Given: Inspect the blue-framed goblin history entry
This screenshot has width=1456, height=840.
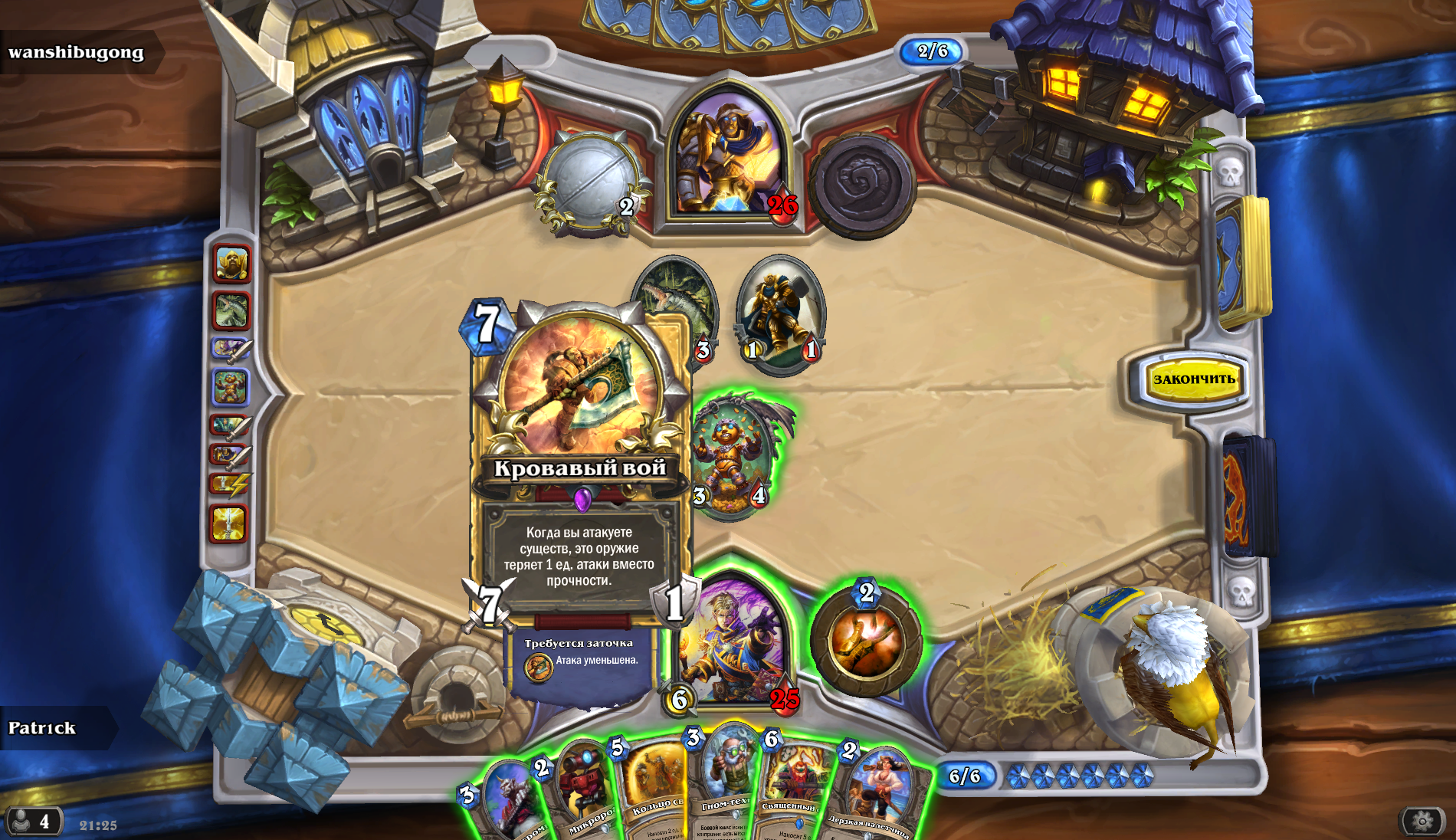Looking at the screenshot, I should coord(230,387).
